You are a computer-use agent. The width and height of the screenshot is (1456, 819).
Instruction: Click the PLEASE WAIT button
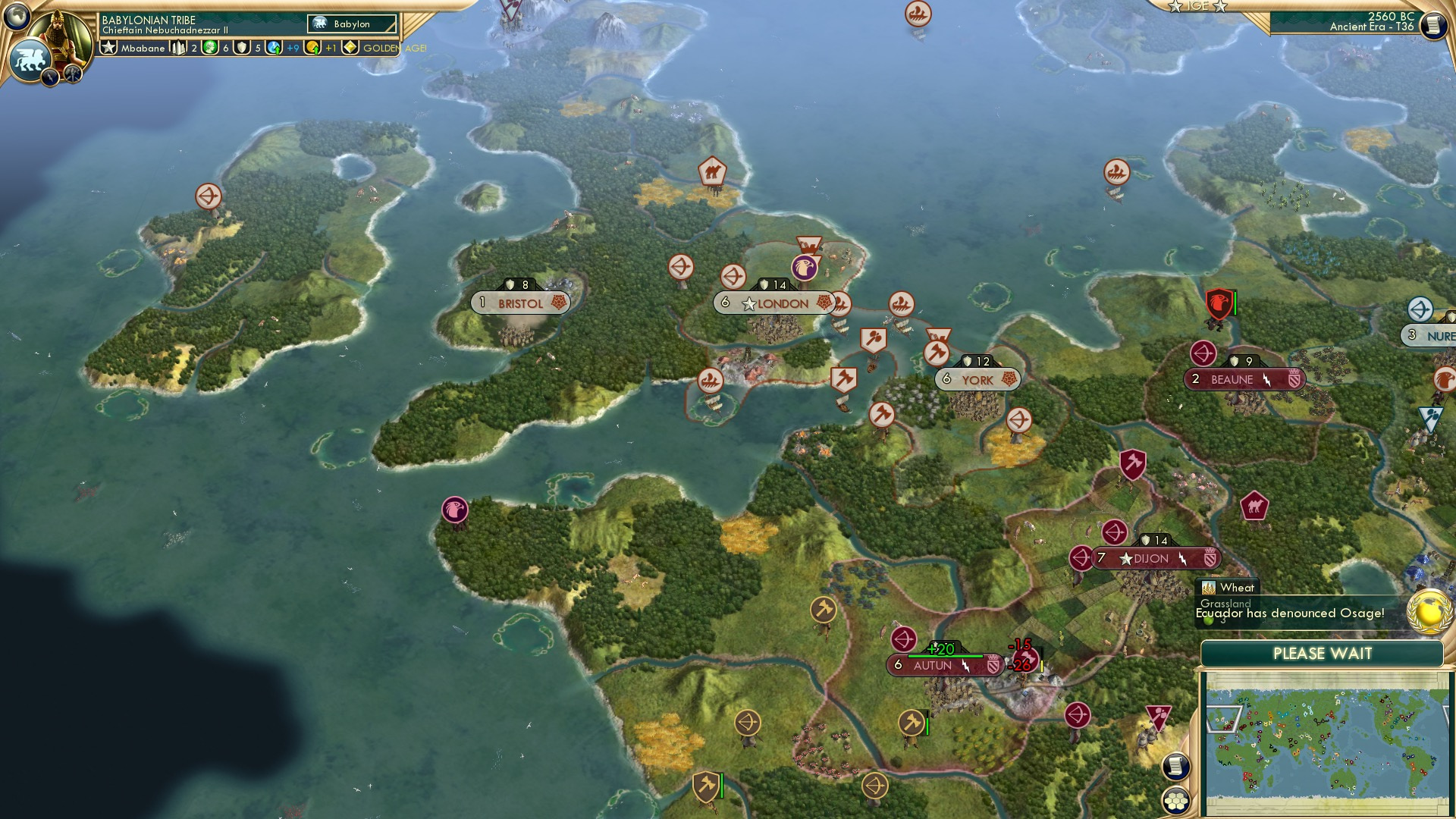click(1323, 653)
